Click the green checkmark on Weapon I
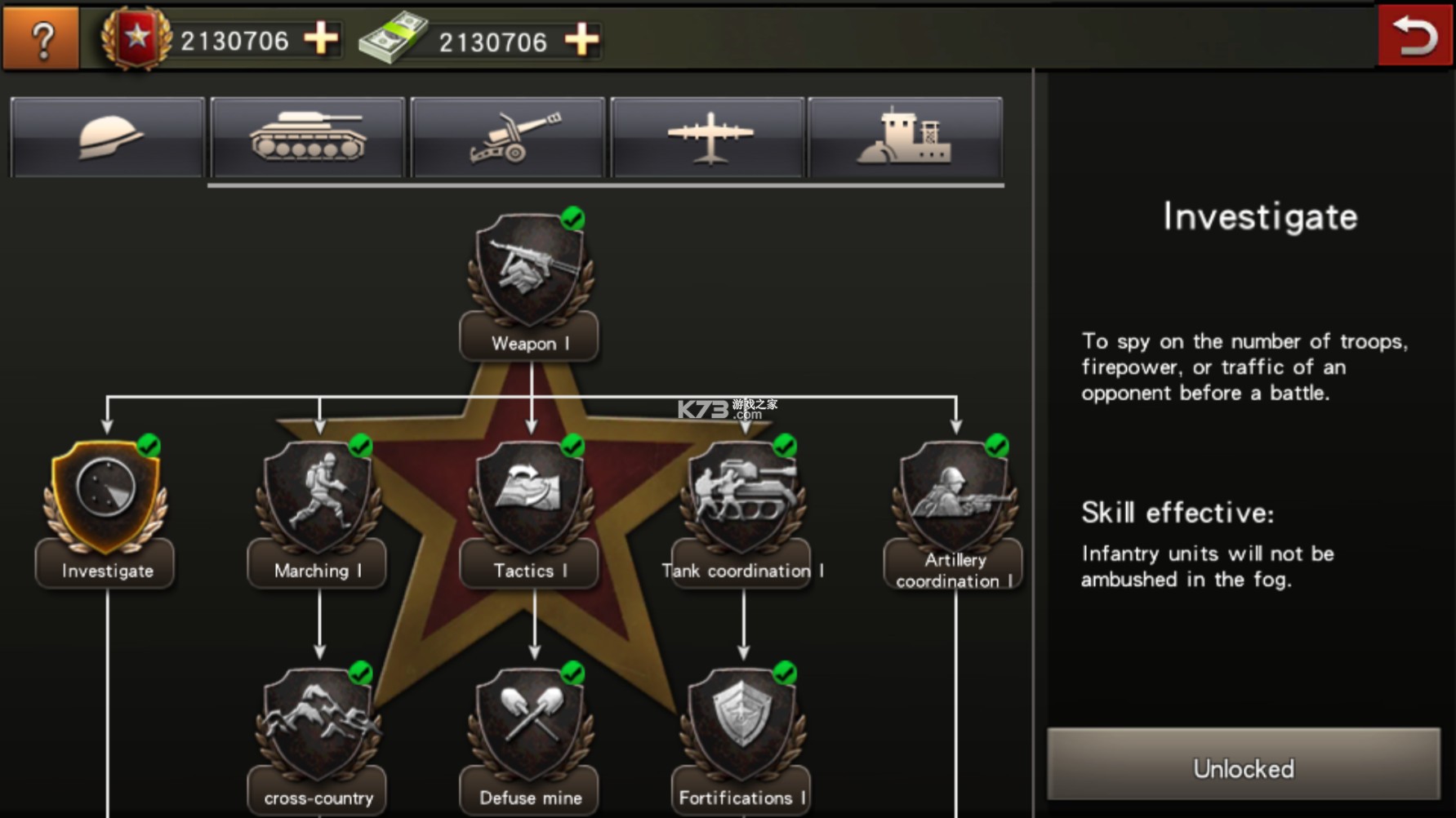Viewport: 1456px width, 818px height. click(x=574, y=219)
